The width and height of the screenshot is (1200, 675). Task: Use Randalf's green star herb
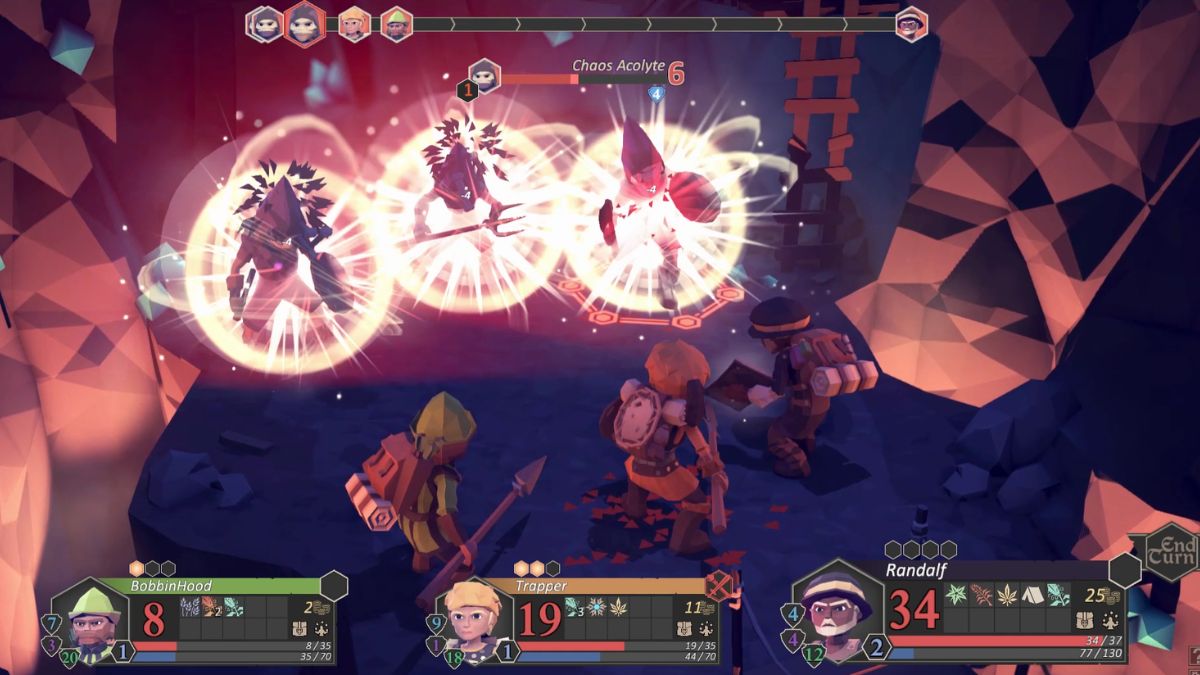[956, 593]
